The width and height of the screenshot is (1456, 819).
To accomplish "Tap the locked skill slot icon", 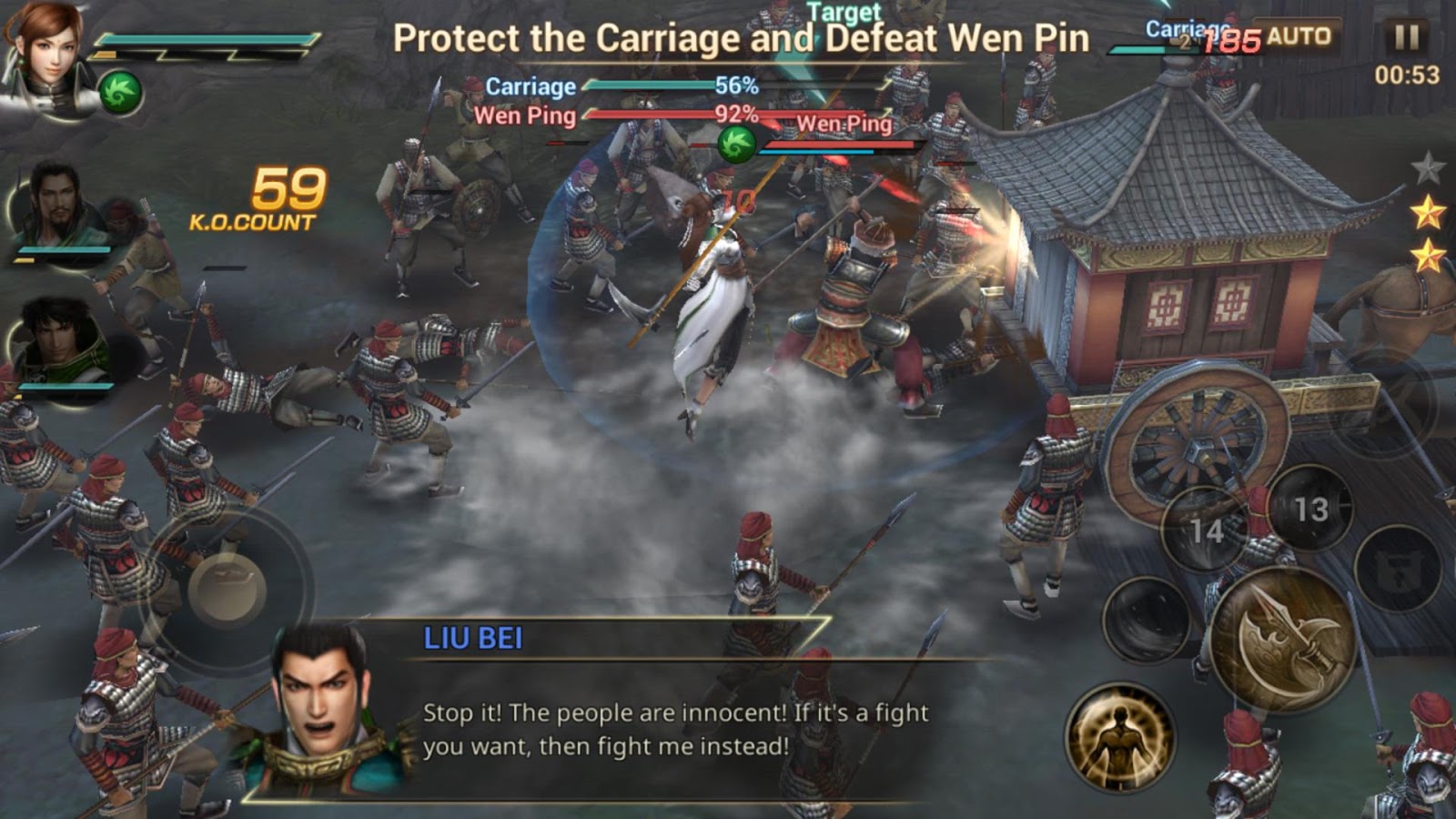I will pos(1398,565).
